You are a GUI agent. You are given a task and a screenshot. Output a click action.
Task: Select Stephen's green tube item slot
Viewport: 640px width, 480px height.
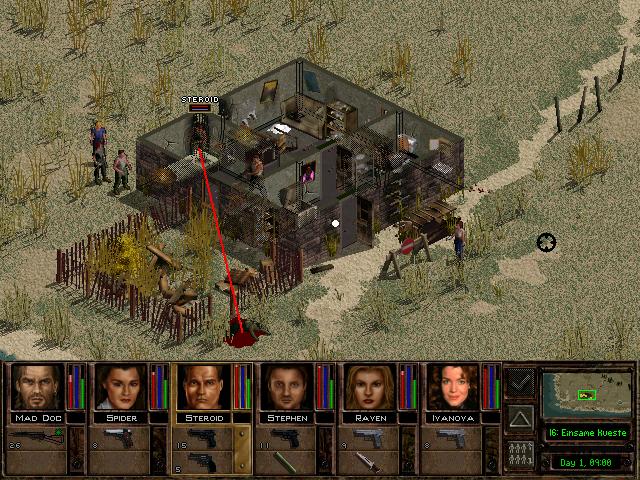[288, 461]
